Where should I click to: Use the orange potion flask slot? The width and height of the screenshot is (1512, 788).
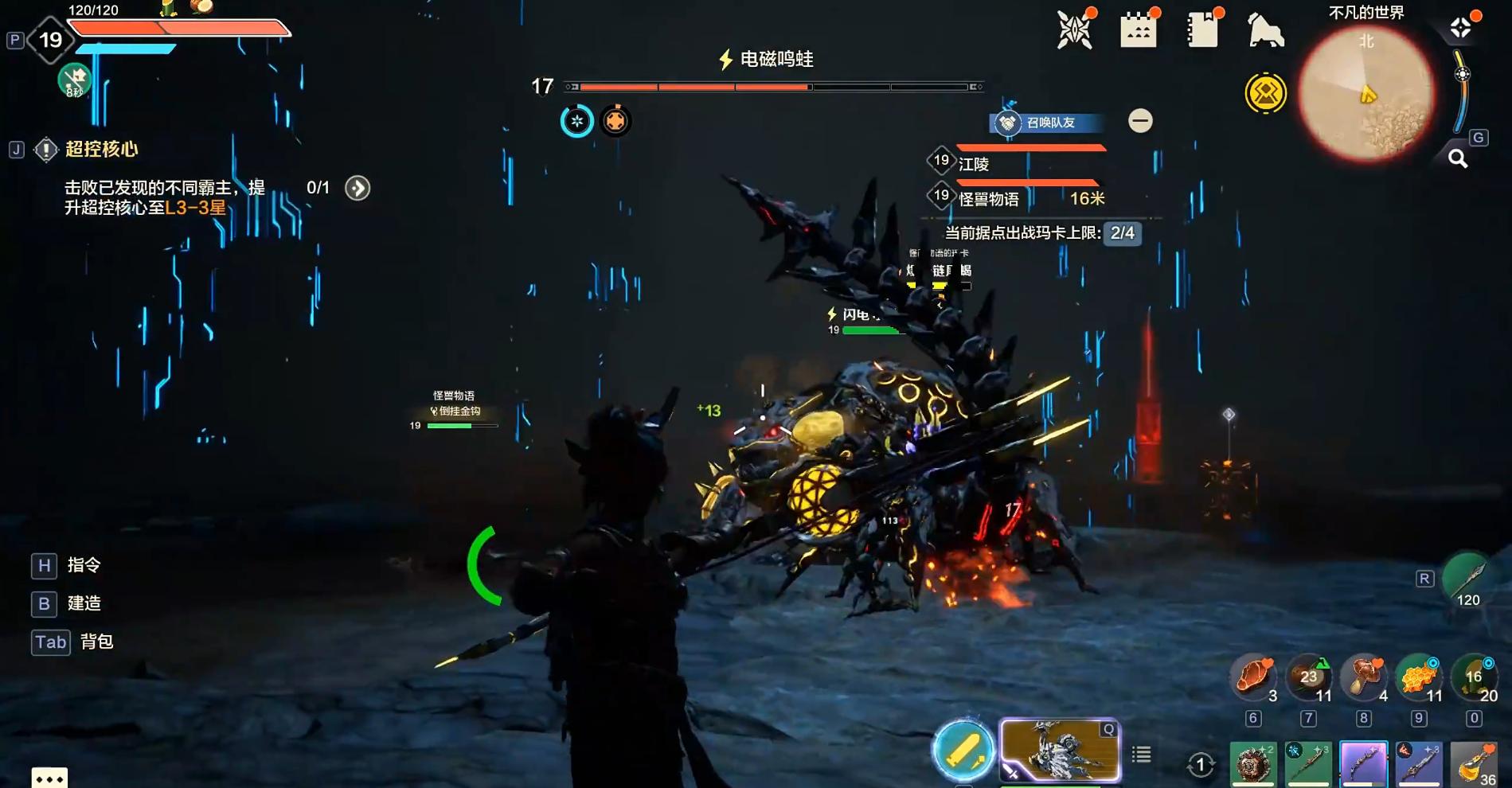pos(1474,765)
